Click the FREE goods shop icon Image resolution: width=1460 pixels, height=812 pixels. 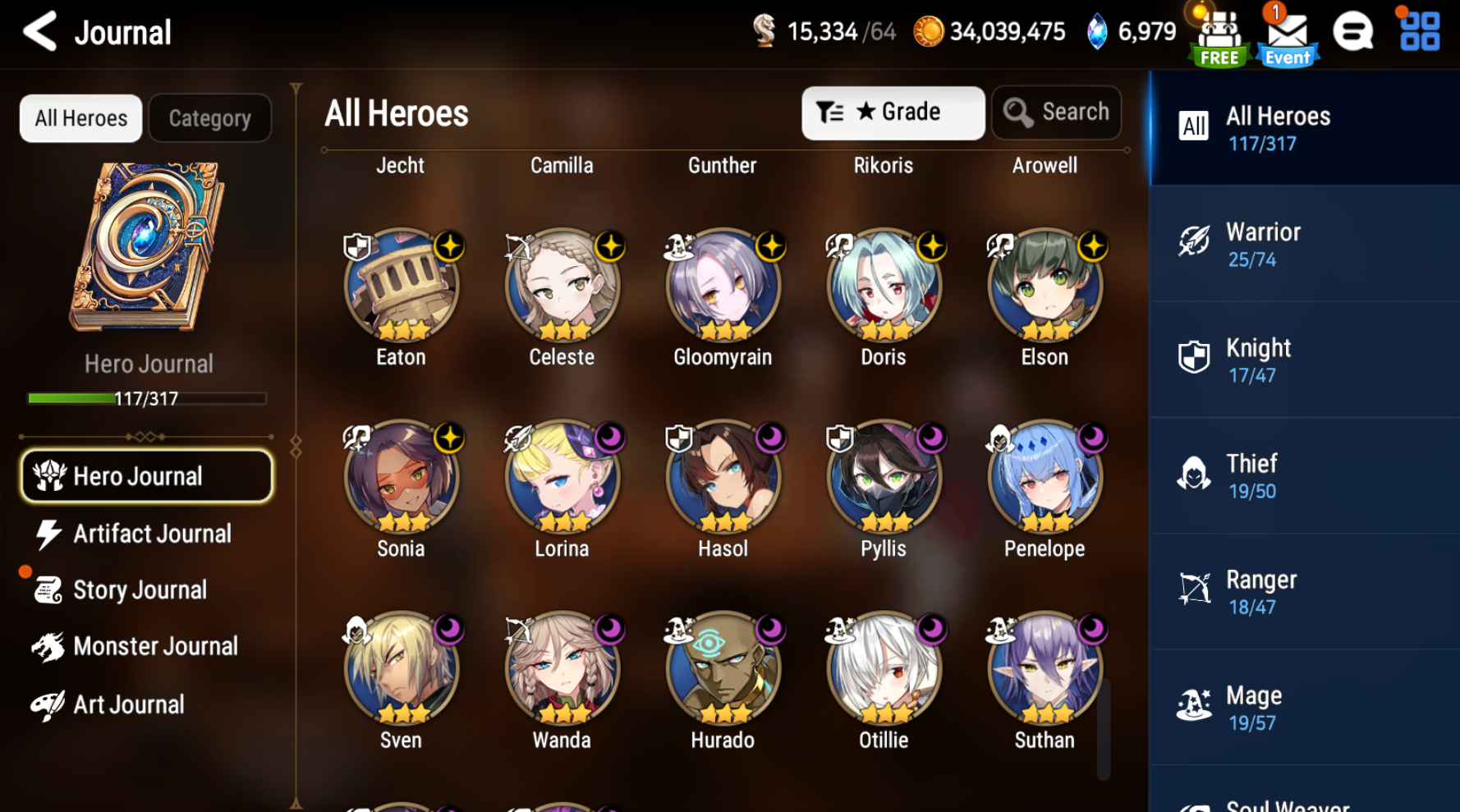coord(1219,33)
